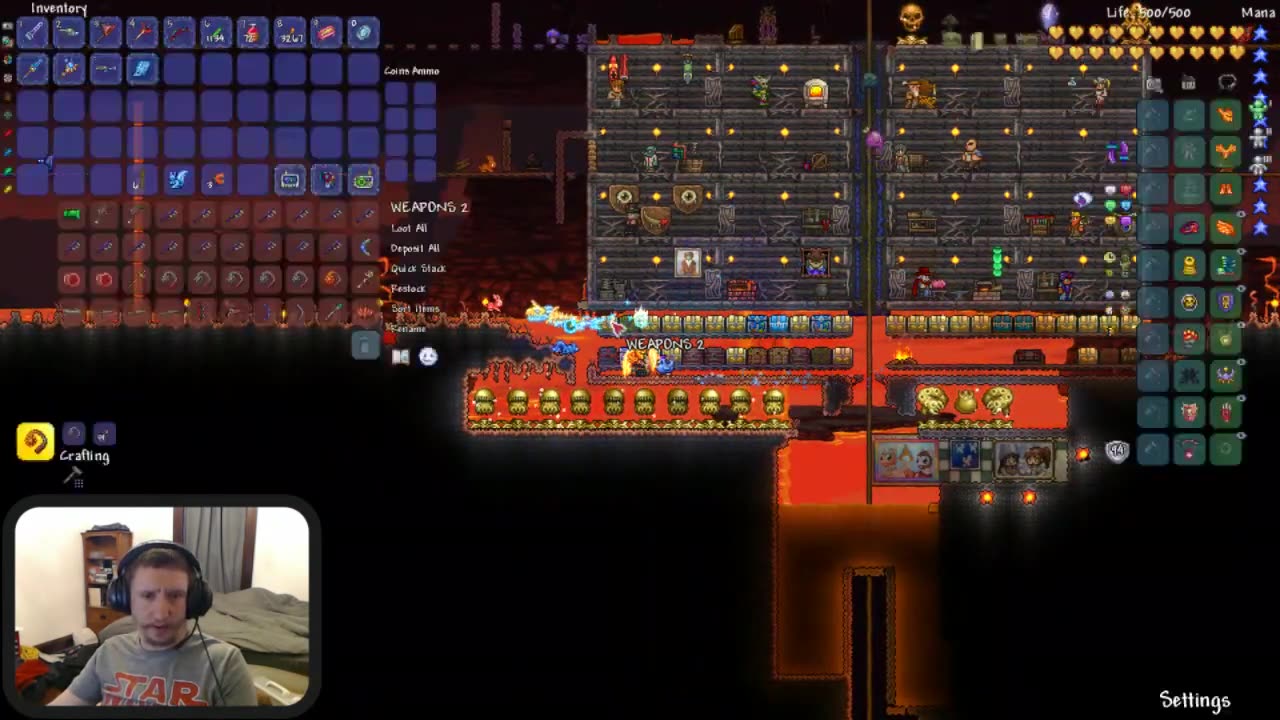Toggle visibility of the green dragon accessory
Viewport: 1280px width, 720px height.
(x=1242, y=251)
